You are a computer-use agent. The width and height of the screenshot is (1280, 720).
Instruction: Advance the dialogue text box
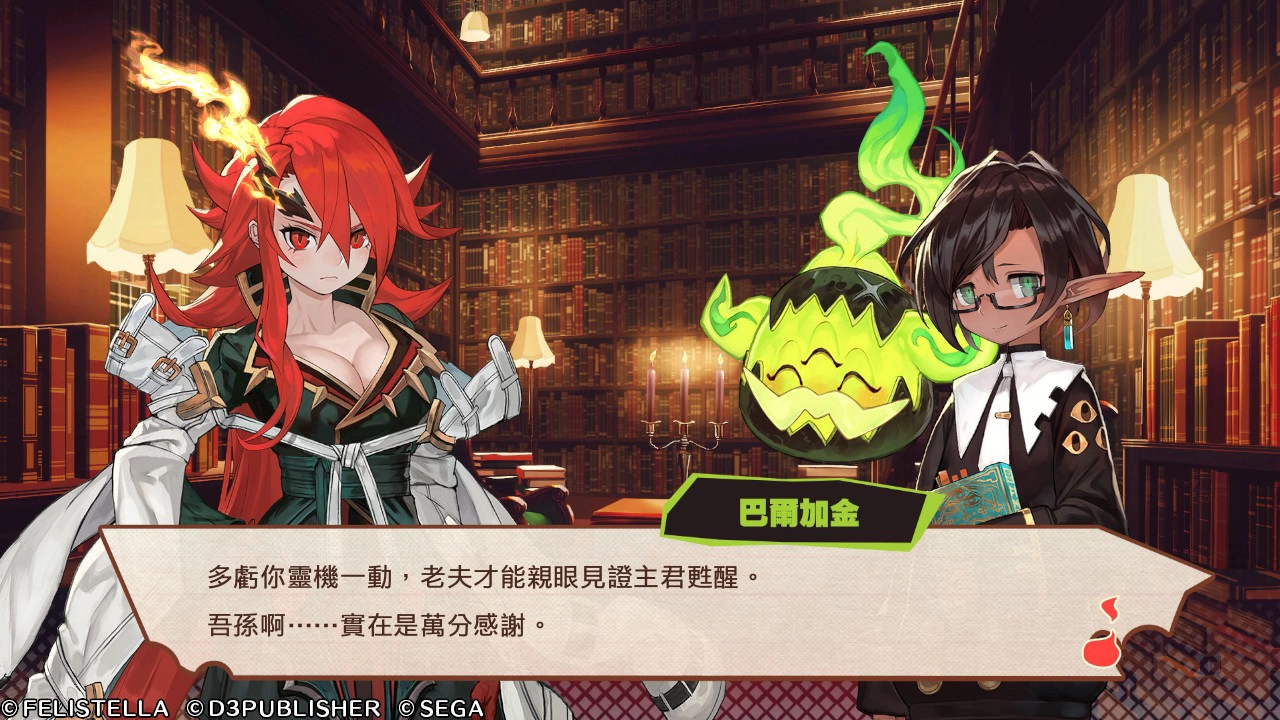640,600
